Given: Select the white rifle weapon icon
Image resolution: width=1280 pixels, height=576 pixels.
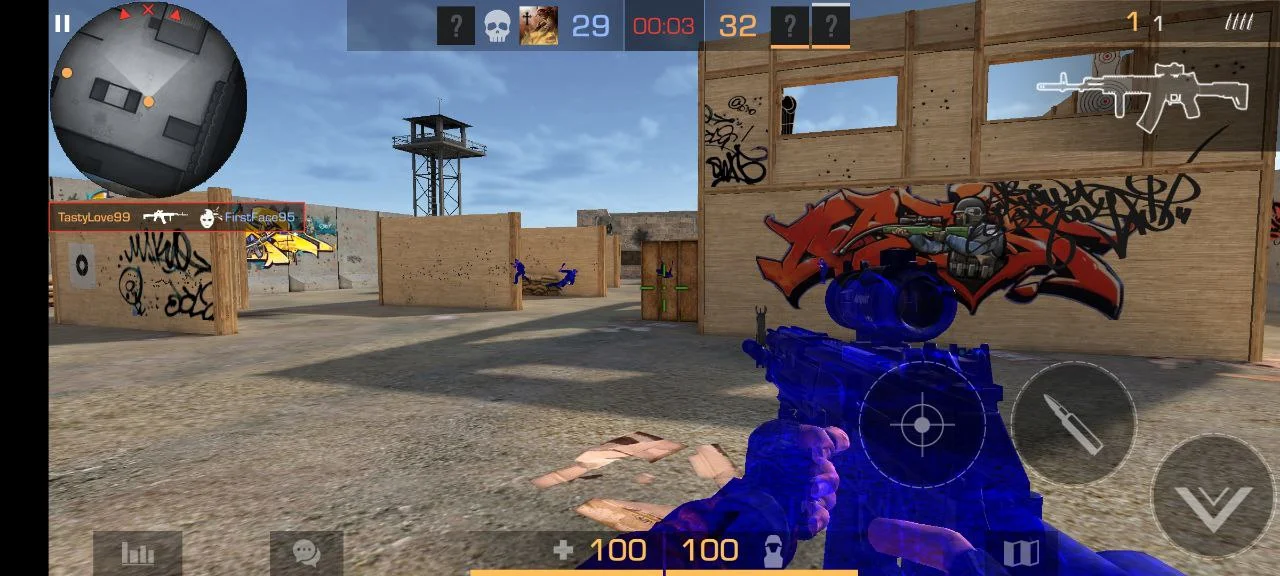Looking at the screenshot, I should click(1142, 94).
